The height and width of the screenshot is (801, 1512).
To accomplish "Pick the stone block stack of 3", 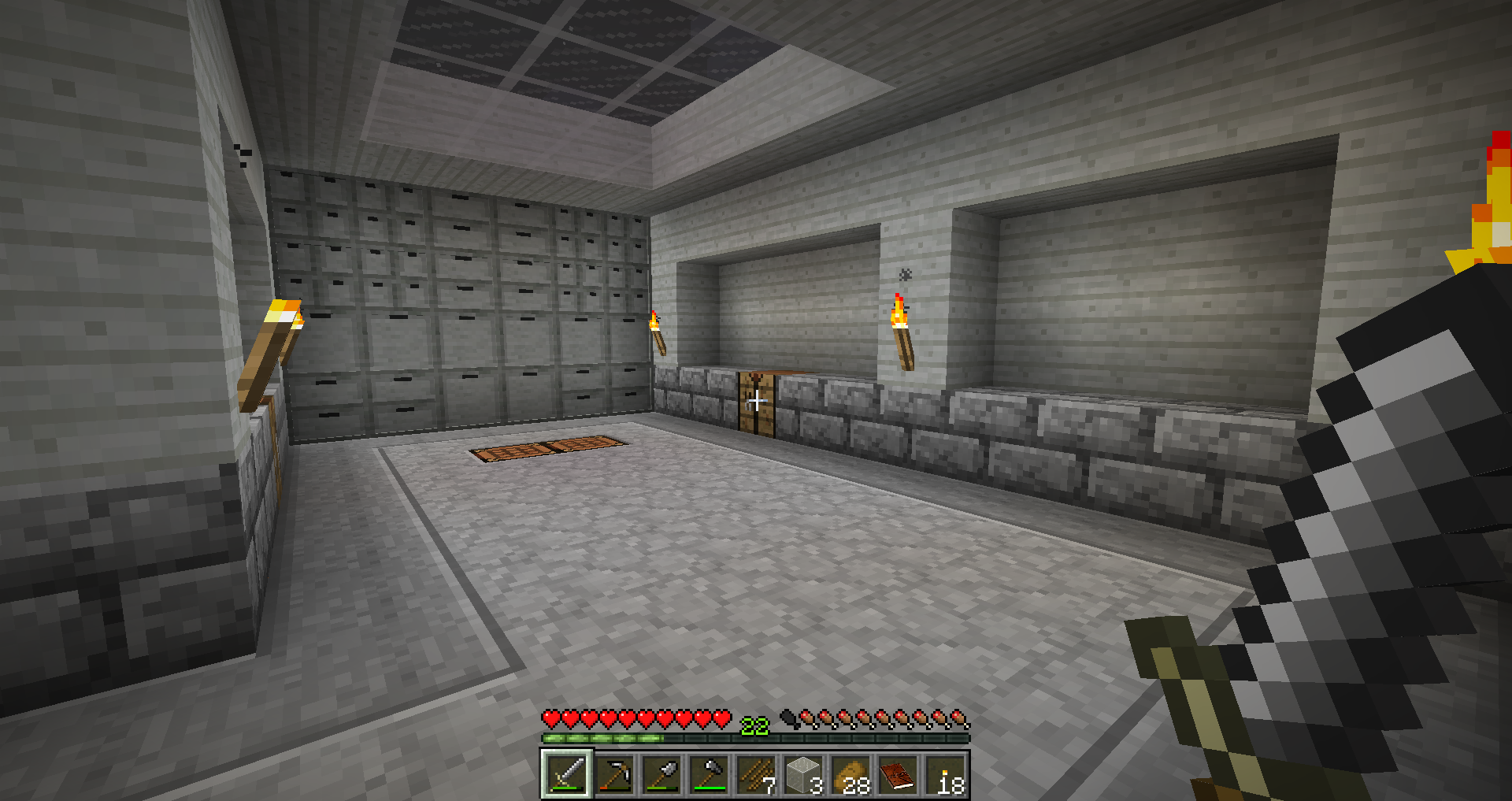I will coord(802,774).
